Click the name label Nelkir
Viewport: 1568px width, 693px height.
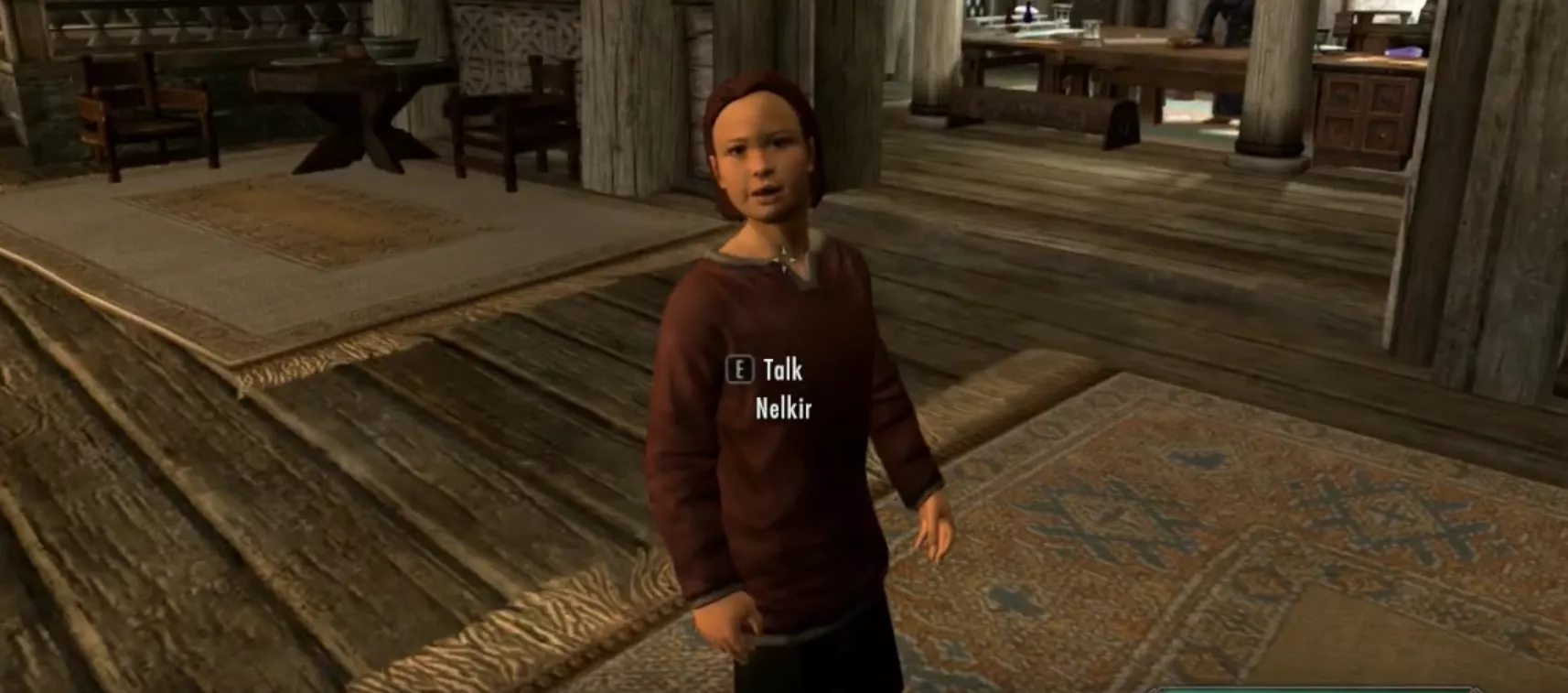click(785, 406)
